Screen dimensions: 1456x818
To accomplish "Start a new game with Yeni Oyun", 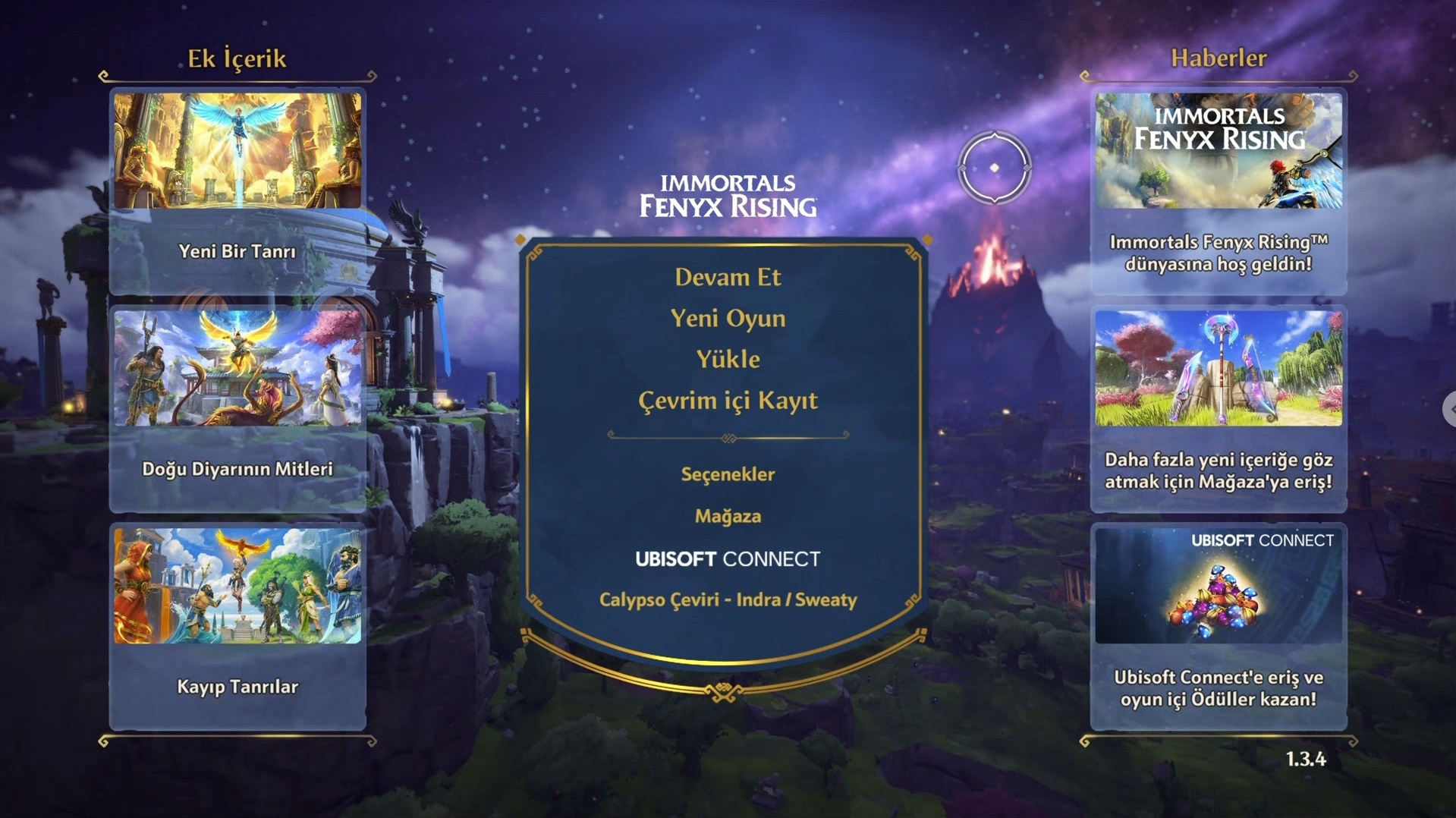I will (x=728, y=319).
